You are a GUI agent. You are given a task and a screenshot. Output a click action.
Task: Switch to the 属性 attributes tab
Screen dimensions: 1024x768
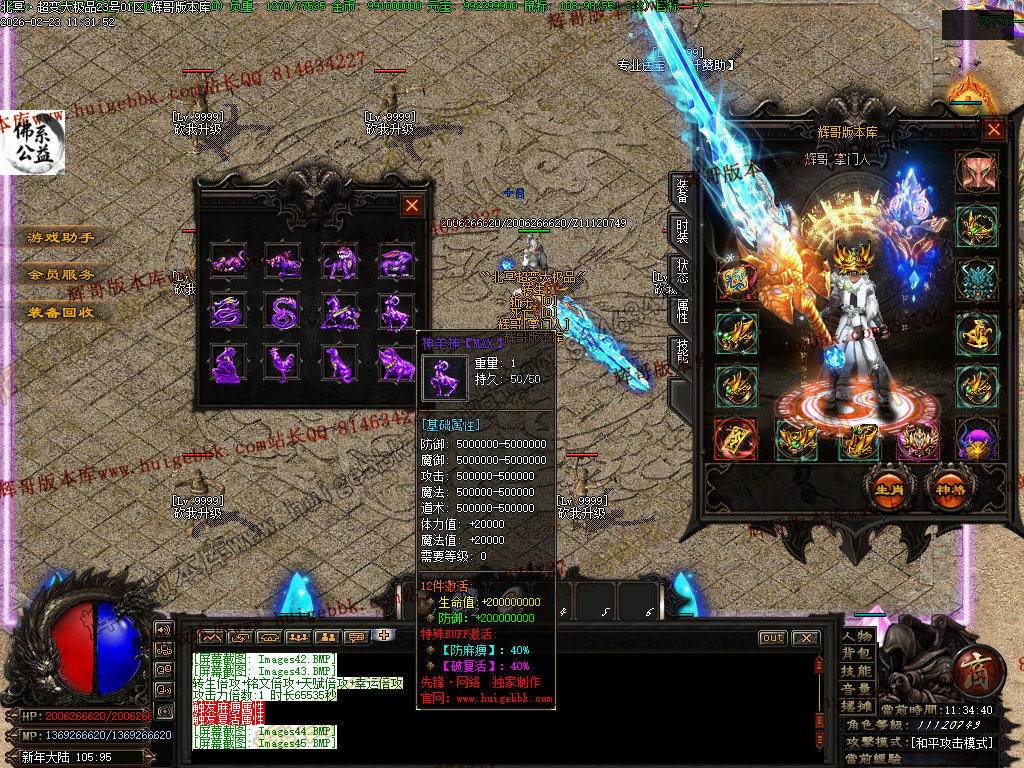pyautogui.click(x=681, y=312)
